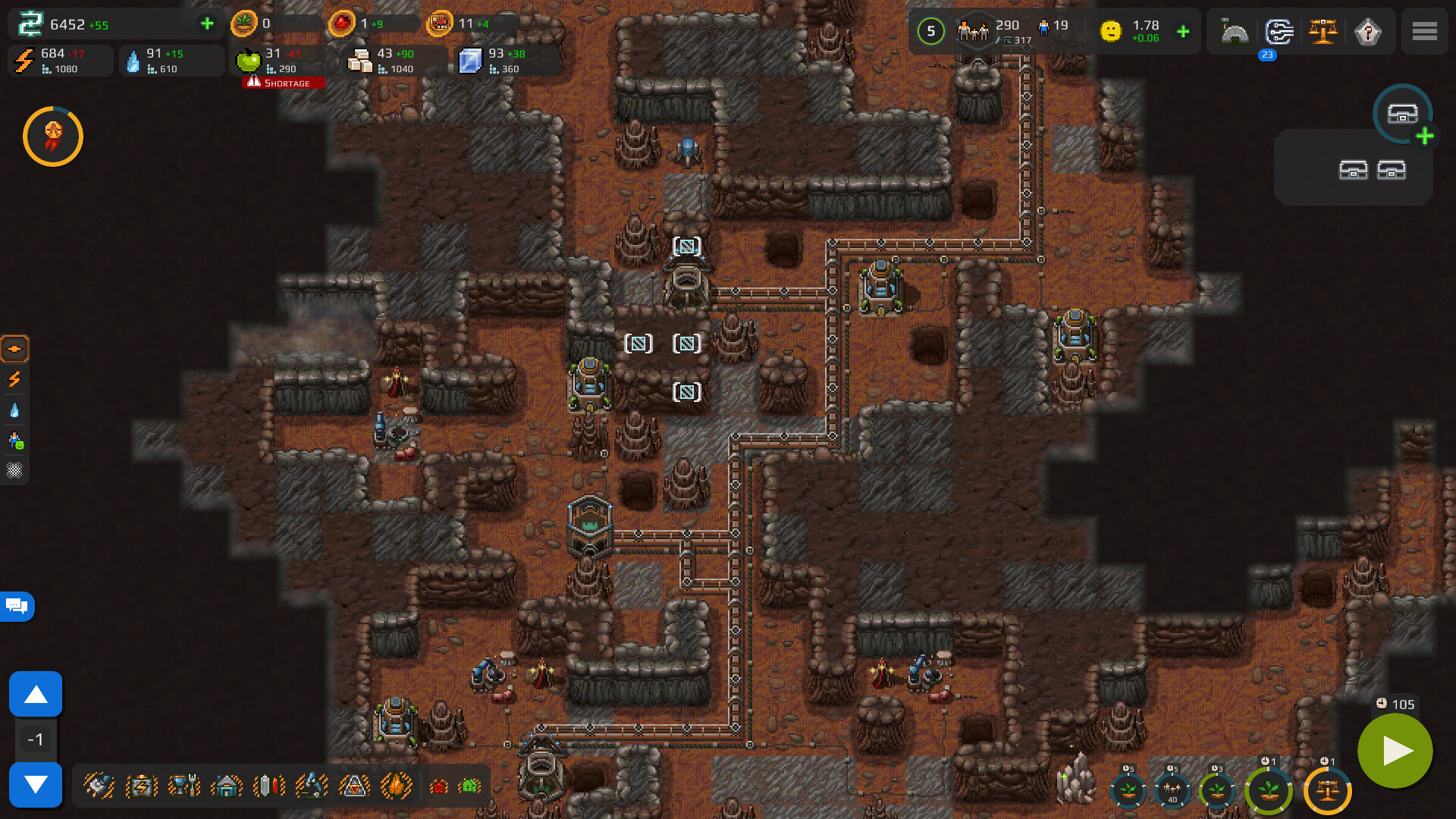Toggle the lightning power overlay filter

(x=14, y=379)
